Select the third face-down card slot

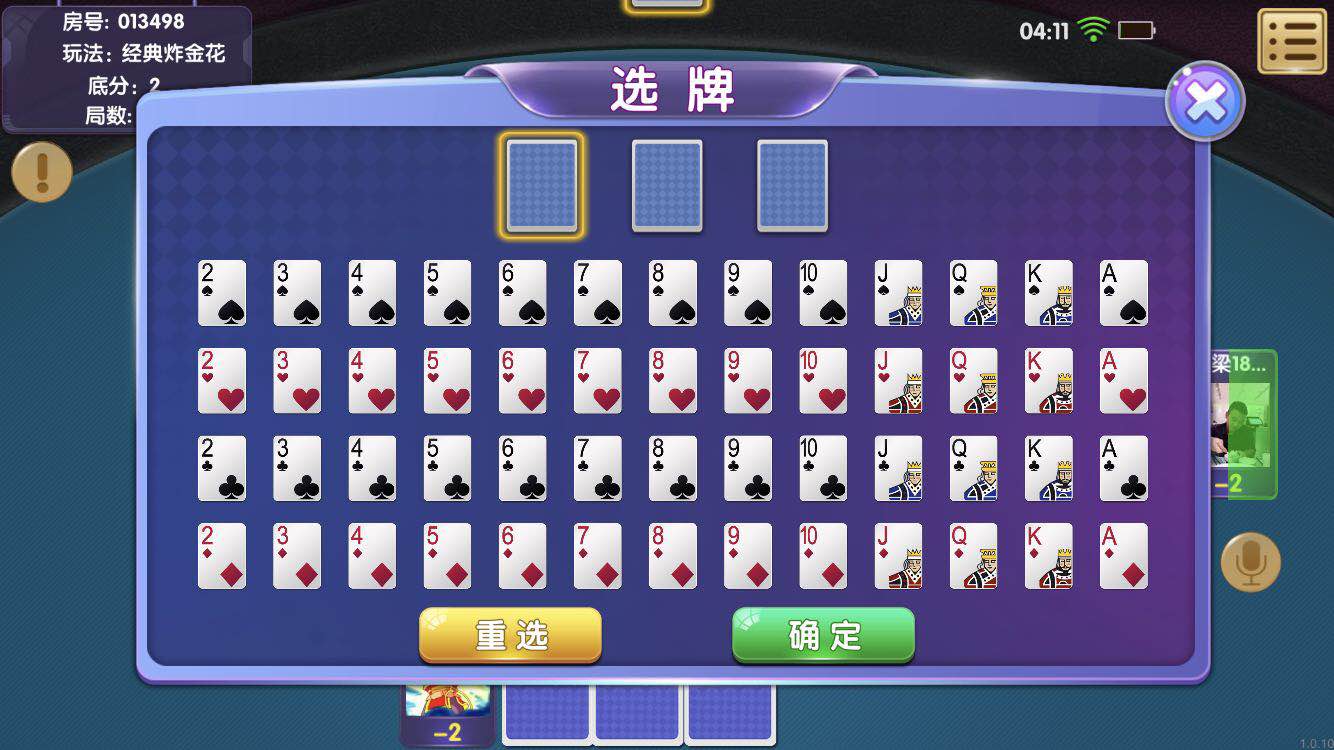point(792,186)
